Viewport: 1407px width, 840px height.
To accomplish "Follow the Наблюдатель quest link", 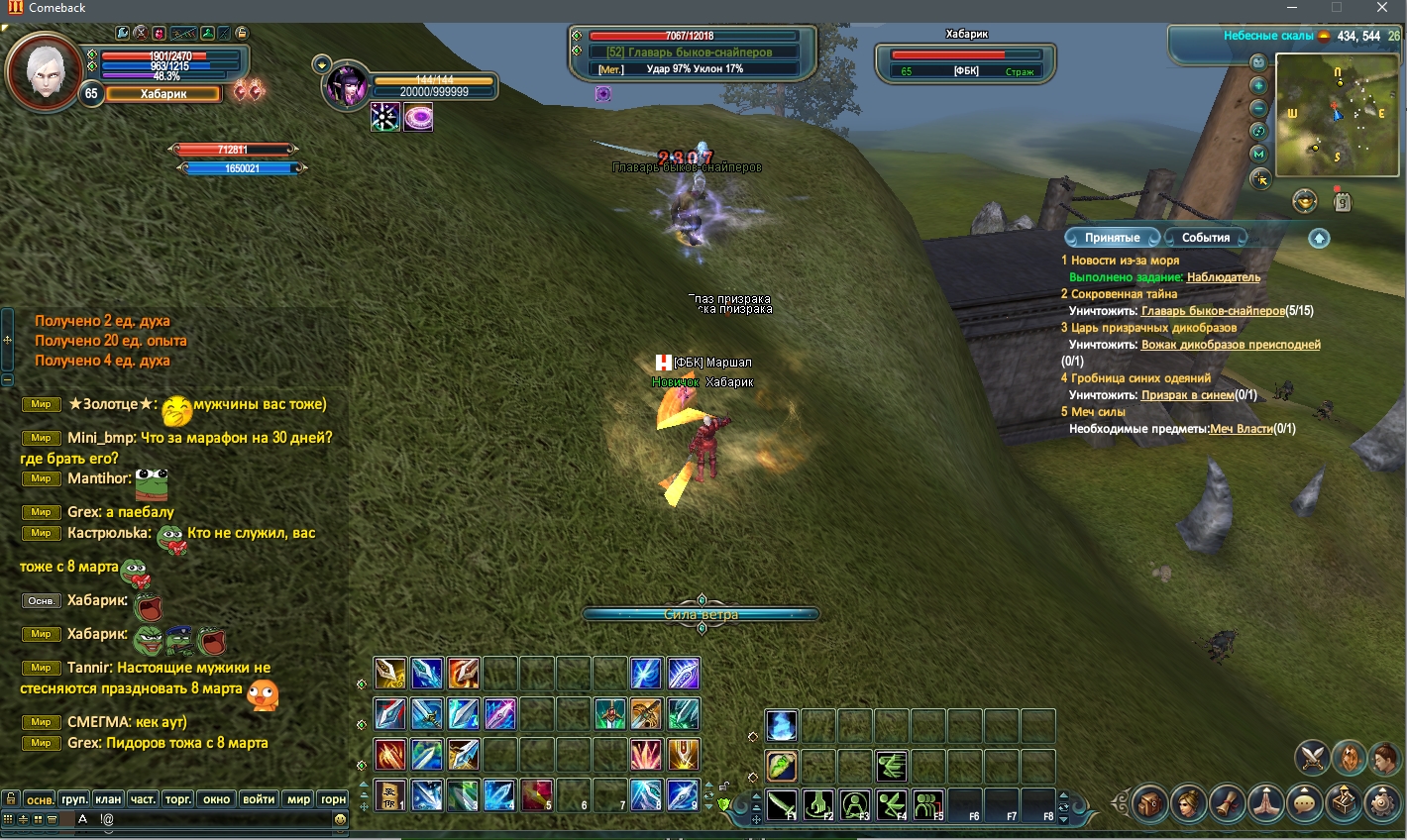I will click(1223, 277).
